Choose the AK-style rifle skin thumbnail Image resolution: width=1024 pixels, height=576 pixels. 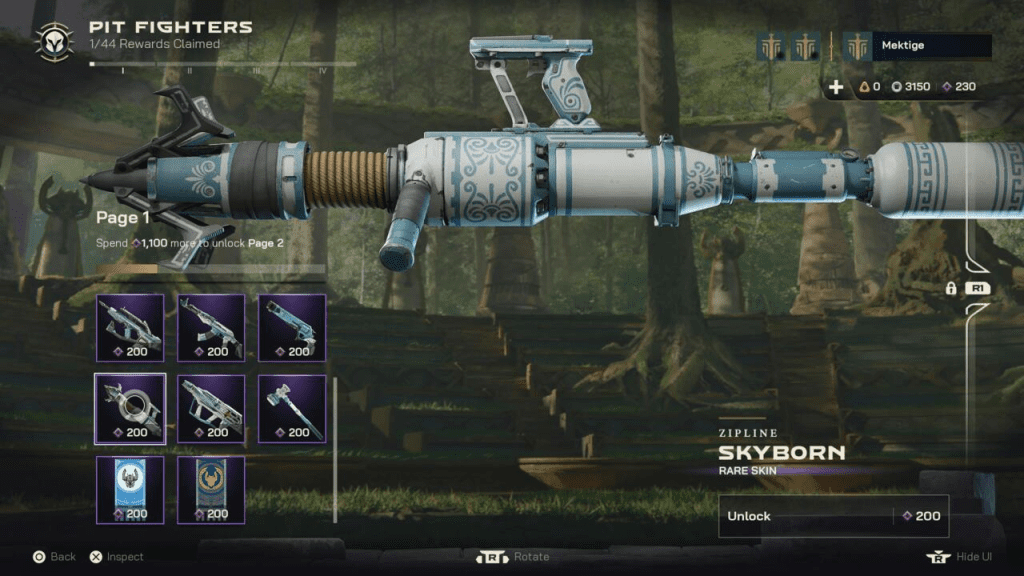click(211, 327)
